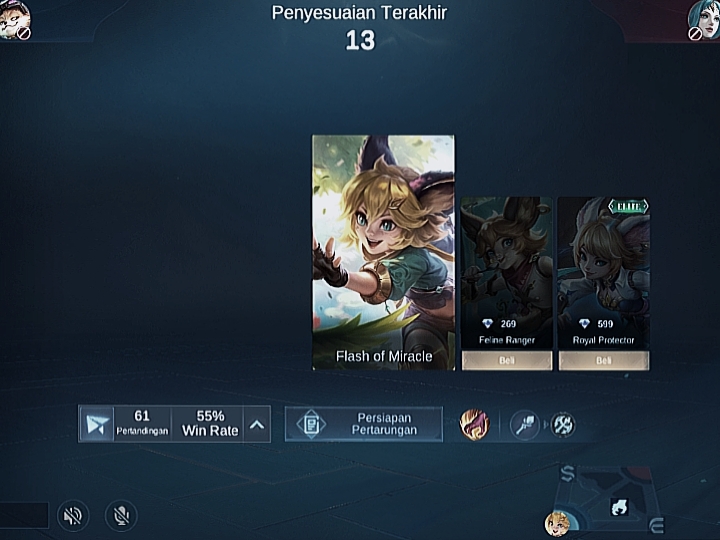Preview the Royal Protector elite skin

point(603,265)
